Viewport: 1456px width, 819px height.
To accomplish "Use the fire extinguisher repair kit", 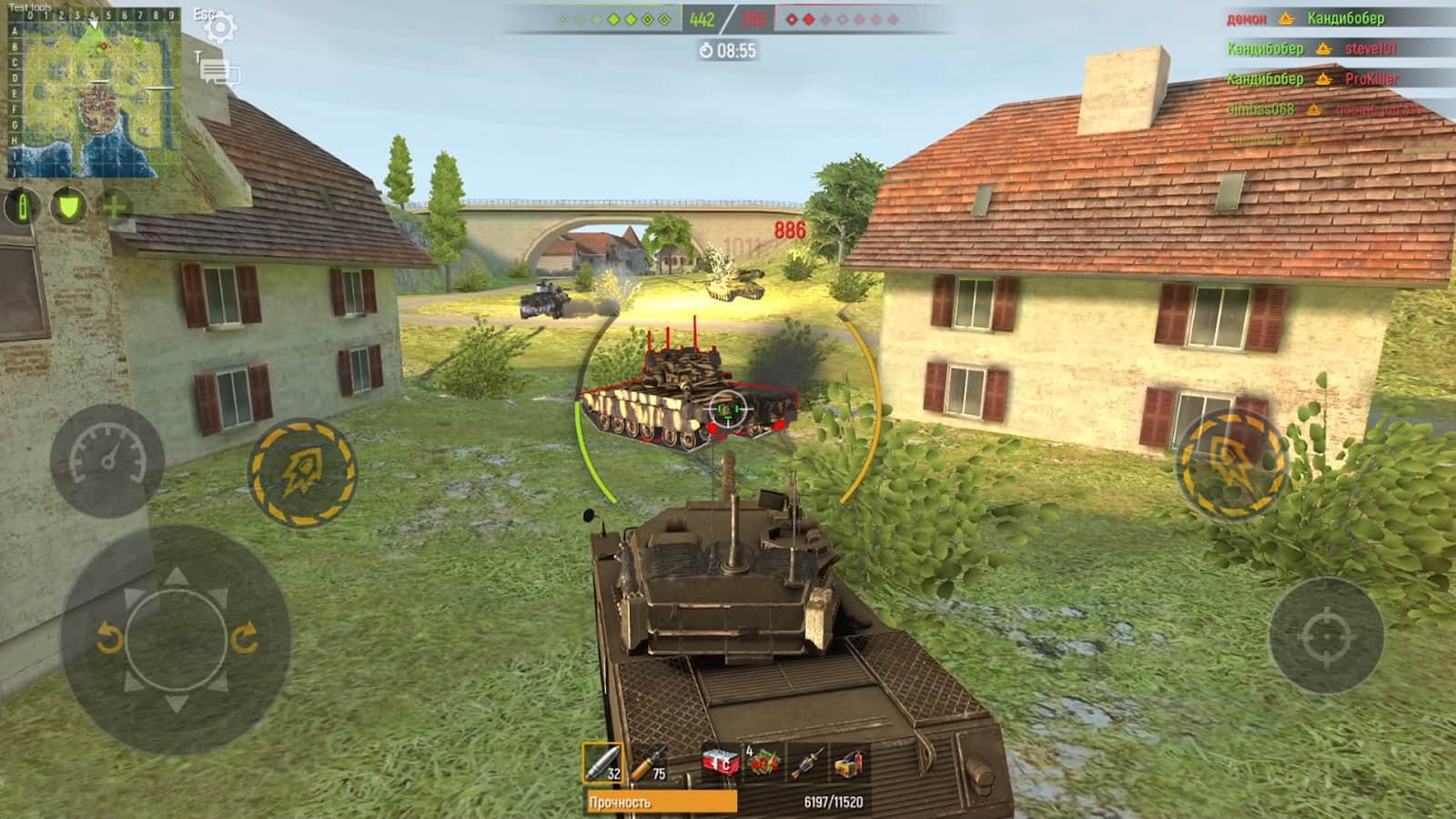I will tap(849, 763).
